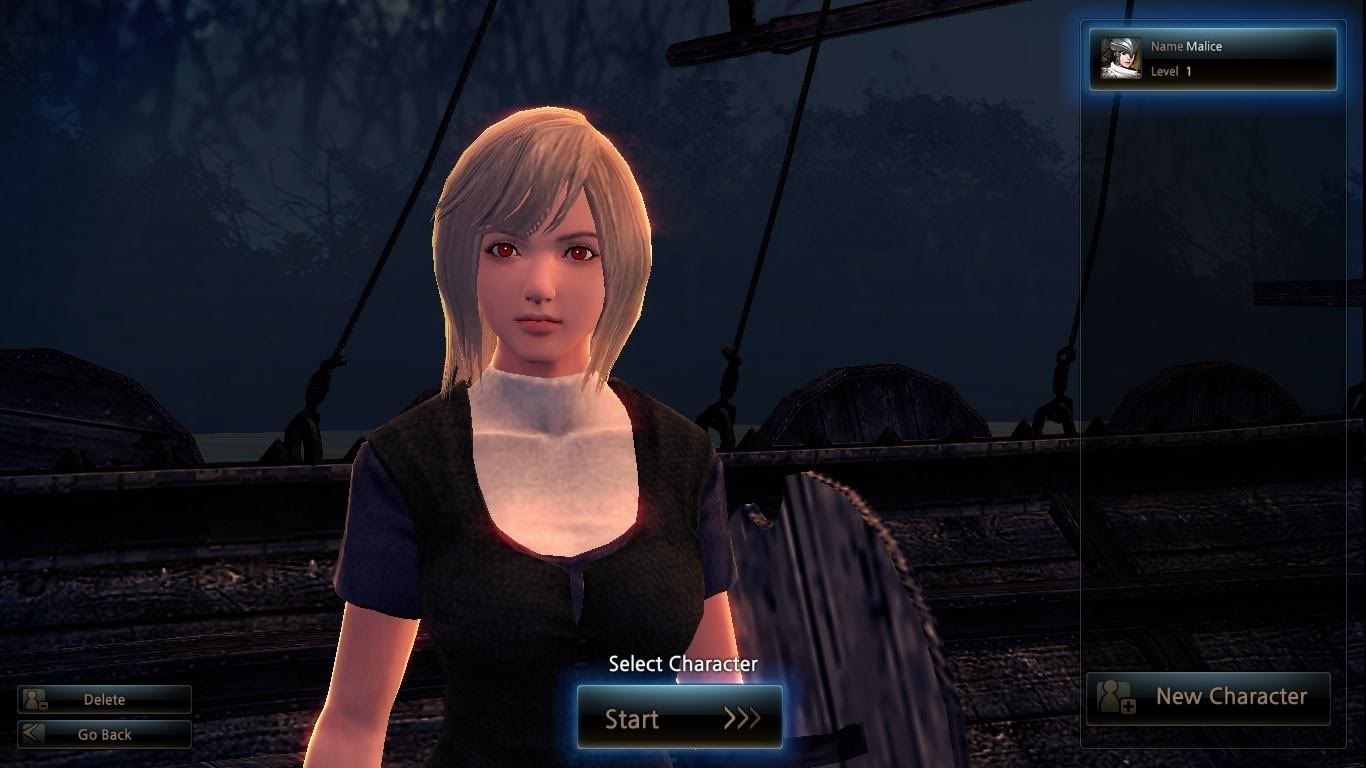Select the Malice level 1 character entry

[x=1212, y=59]
